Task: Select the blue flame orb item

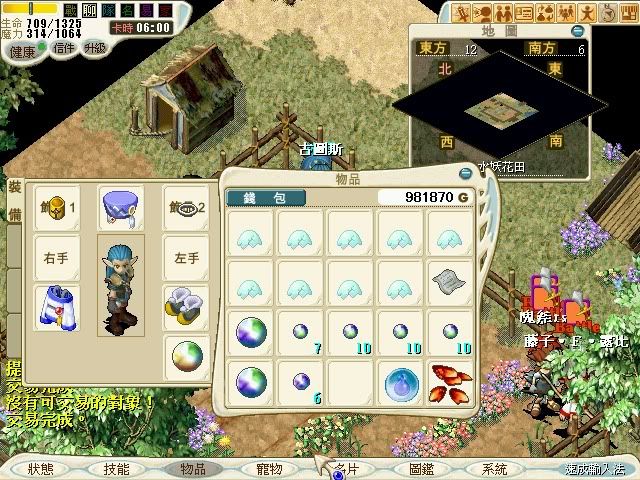Action: (400, 382)
